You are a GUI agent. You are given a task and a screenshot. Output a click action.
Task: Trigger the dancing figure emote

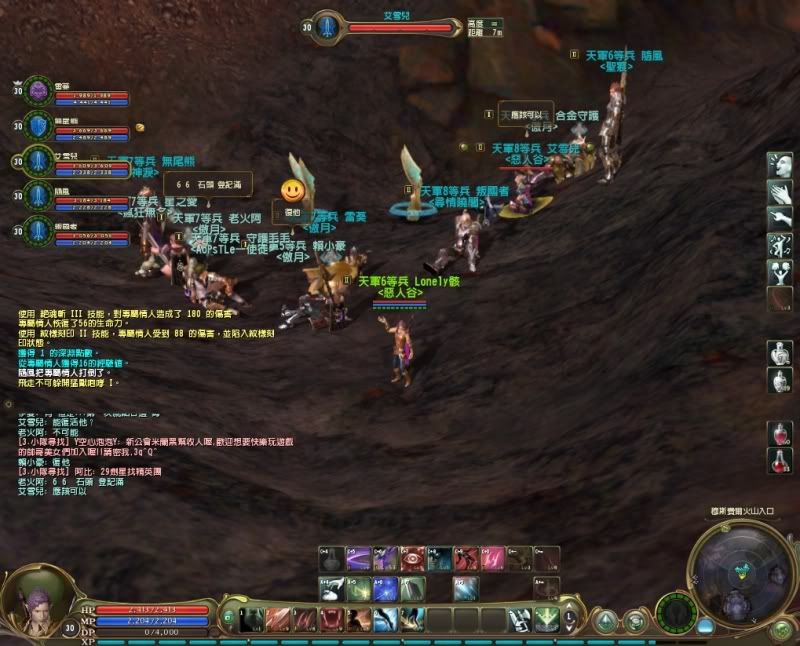tap(780, 245)
